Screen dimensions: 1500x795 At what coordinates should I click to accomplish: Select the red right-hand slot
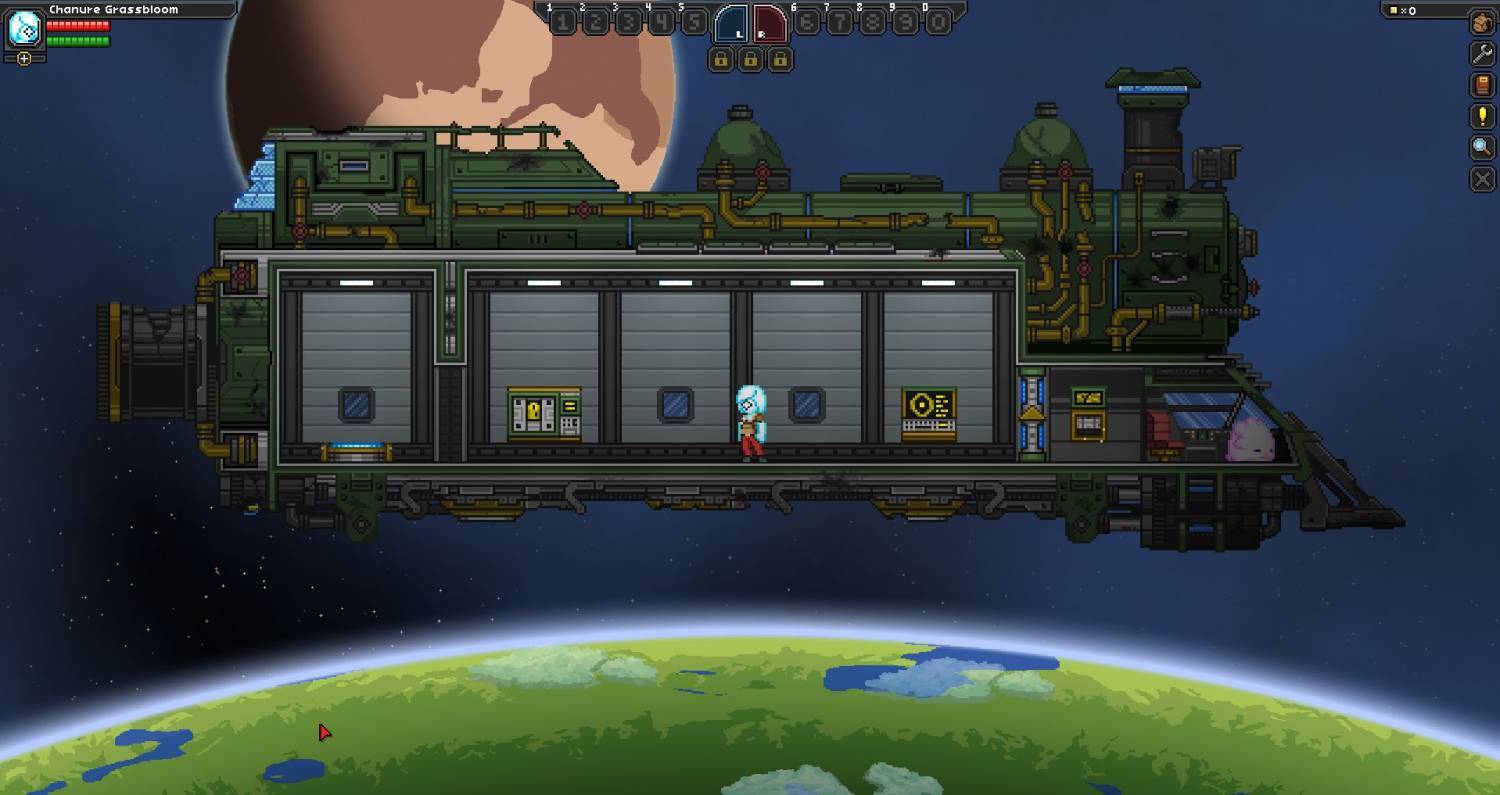[769, 23]
